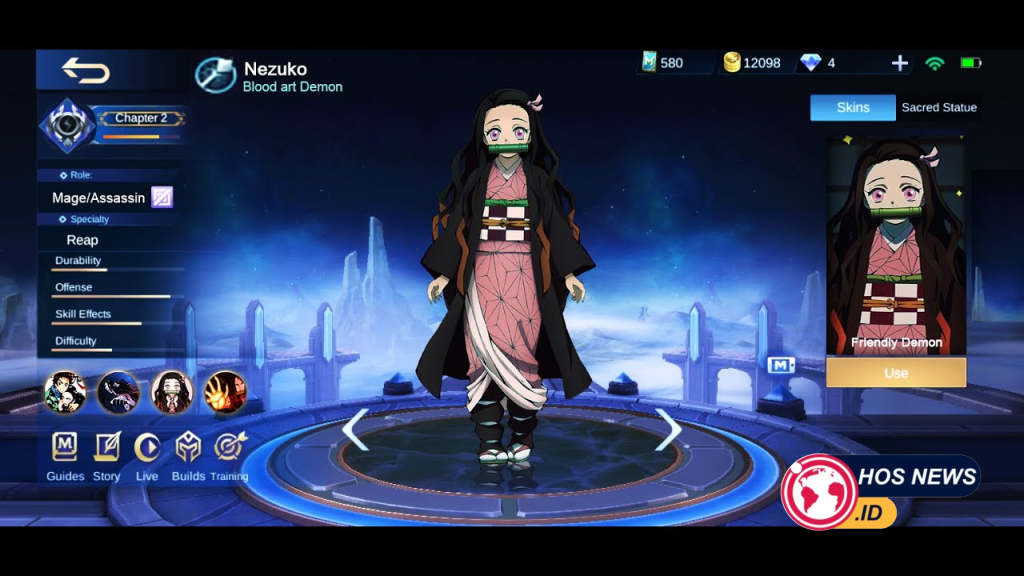Viewport: 1024px width, 576px height.
Task: Show the next hero with the right arrow
Action: pyautogui.click(x=667, y=430)
